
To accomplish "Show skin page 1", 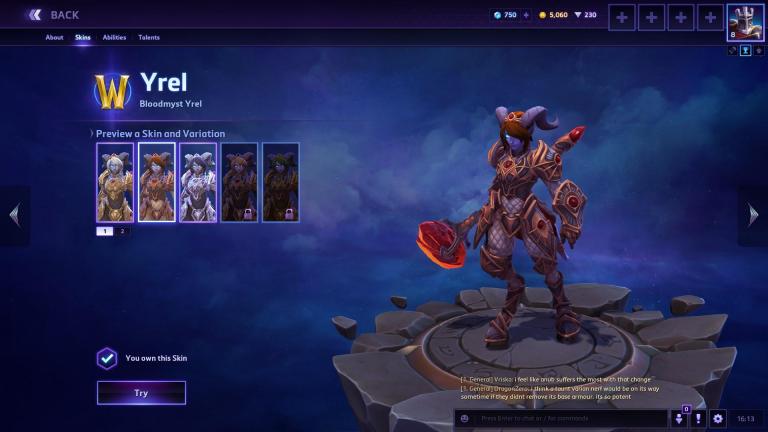I will tap(105, 231).
